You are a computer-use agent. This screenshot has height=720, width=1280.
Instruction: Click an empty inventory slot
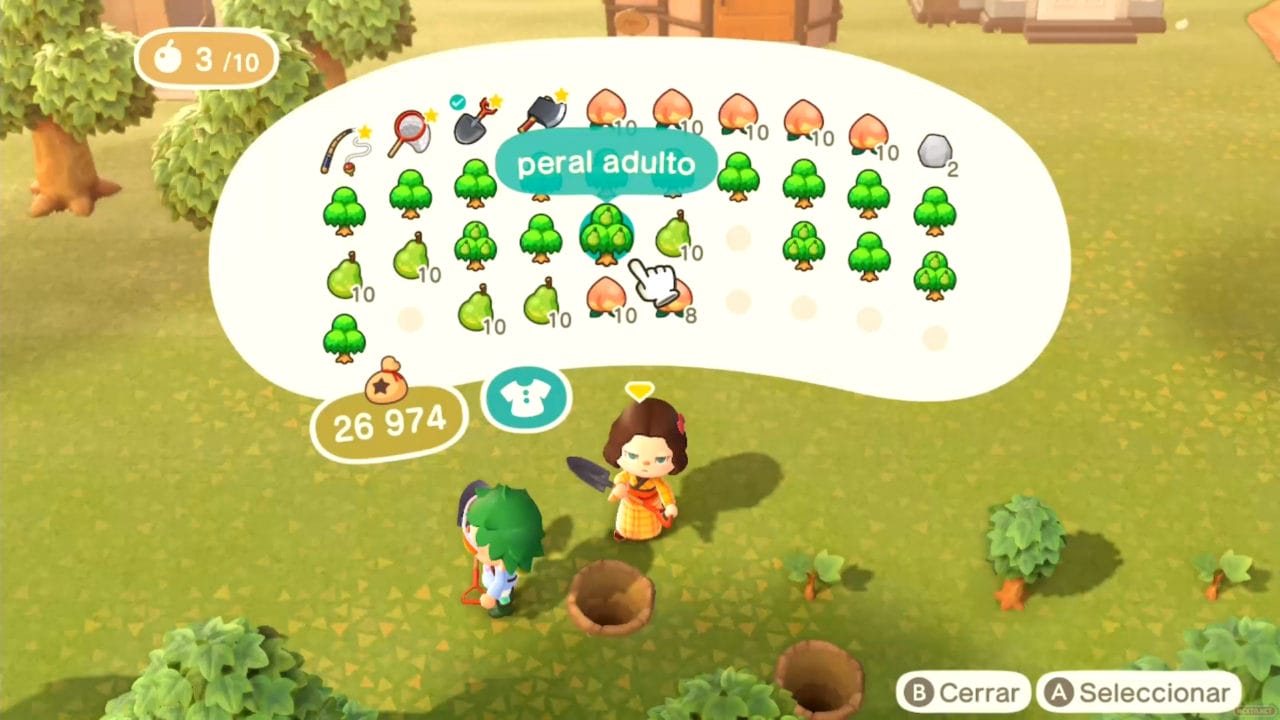(738, 237)
